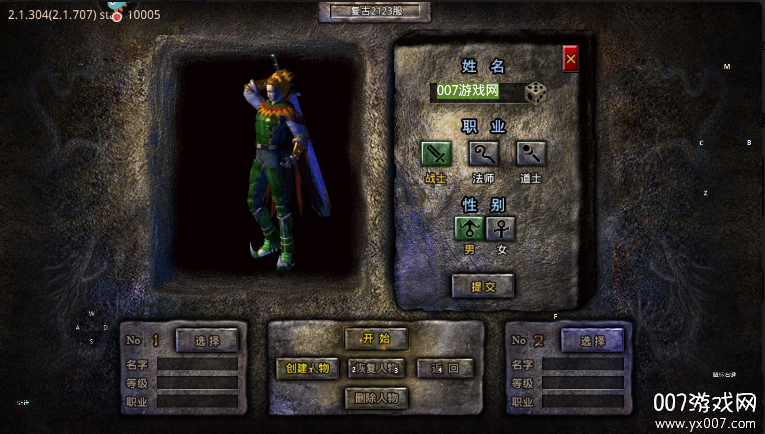Image resolution: width=765 pixels, height=434 pixels.
Task: Click the character name input field
Action: [x=477, y=92]
